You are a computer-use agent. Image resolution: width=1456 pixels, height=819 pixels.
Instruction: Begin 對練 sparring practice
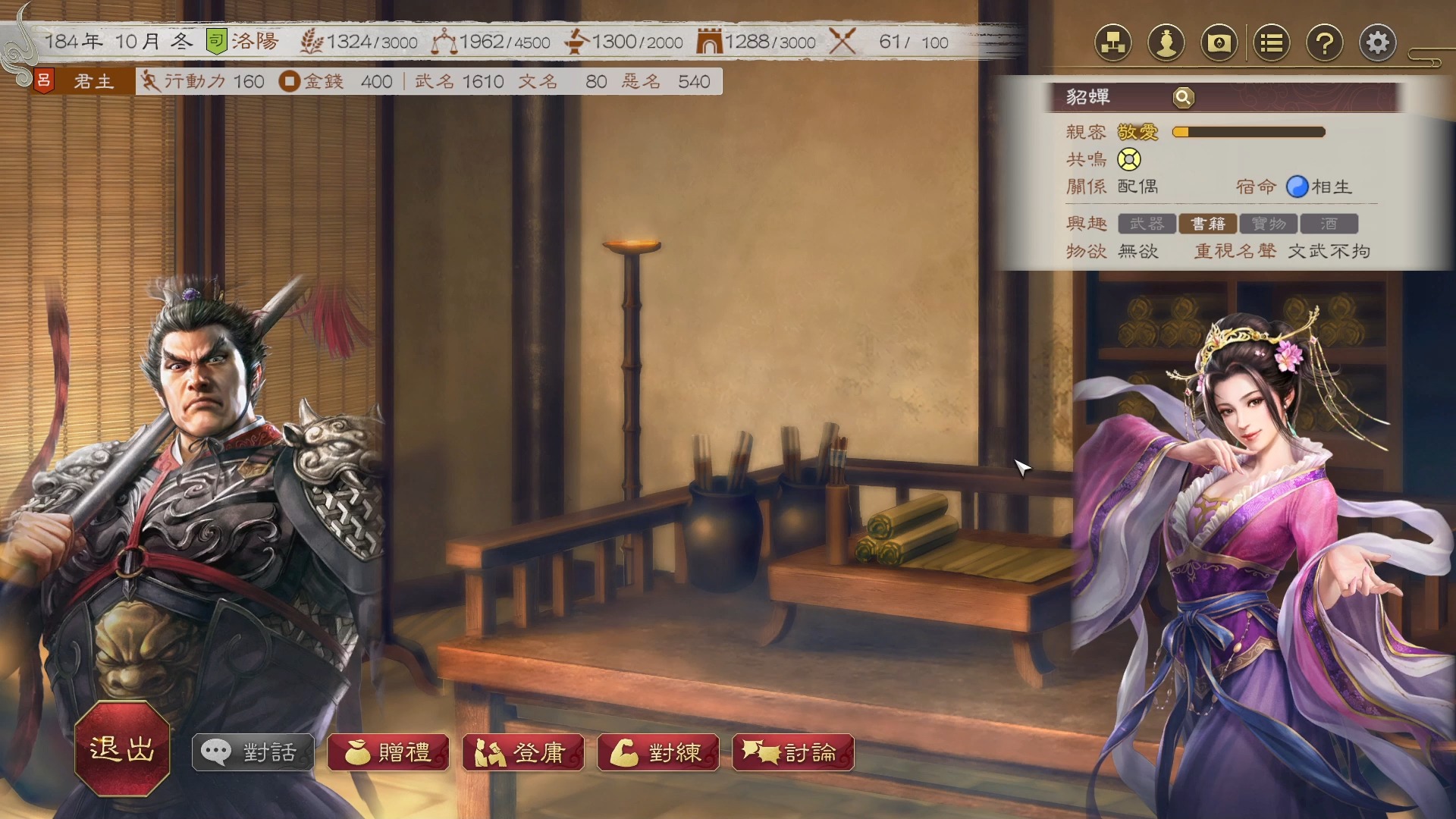658,752
